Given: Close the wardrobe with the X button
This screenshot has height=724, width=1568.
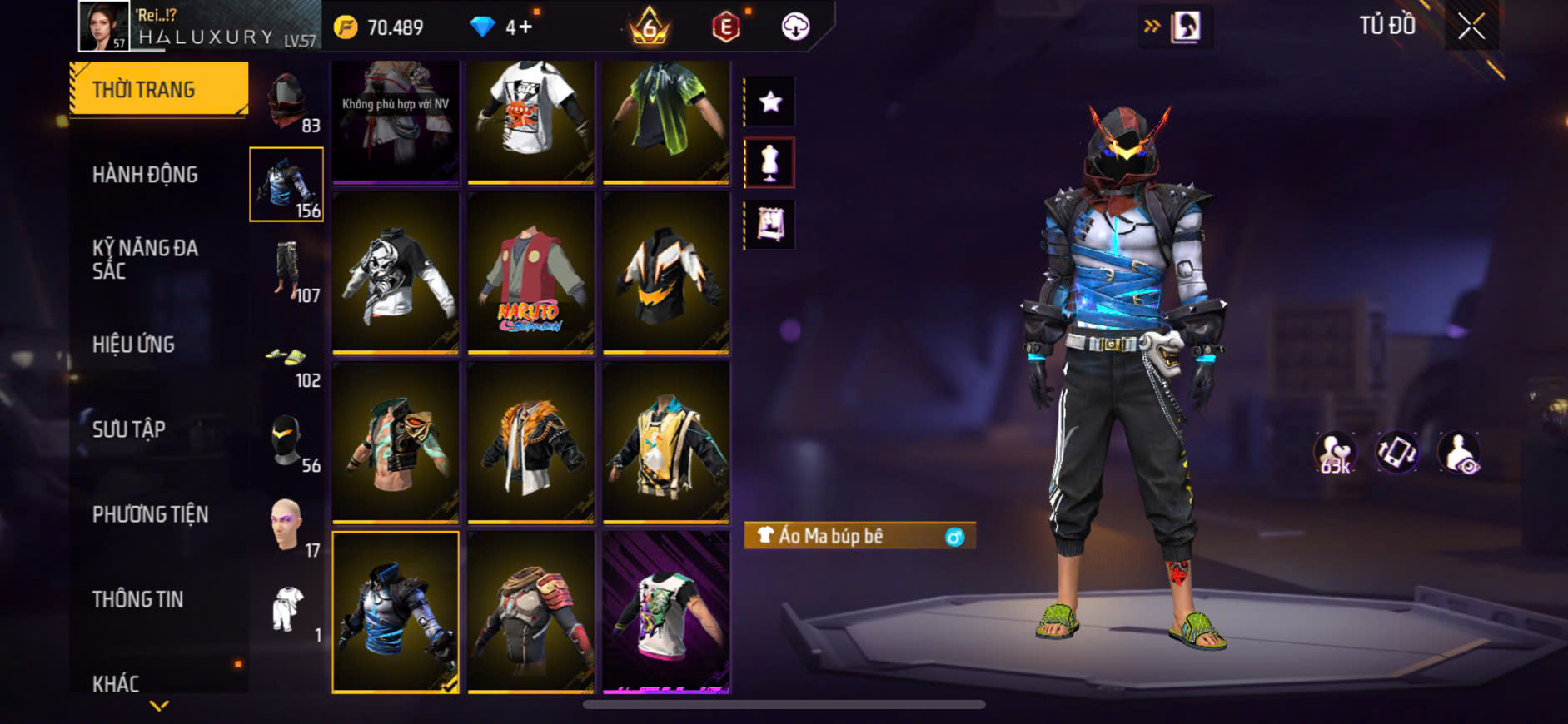Looking at the screenshot, I should pos(1471,27).
